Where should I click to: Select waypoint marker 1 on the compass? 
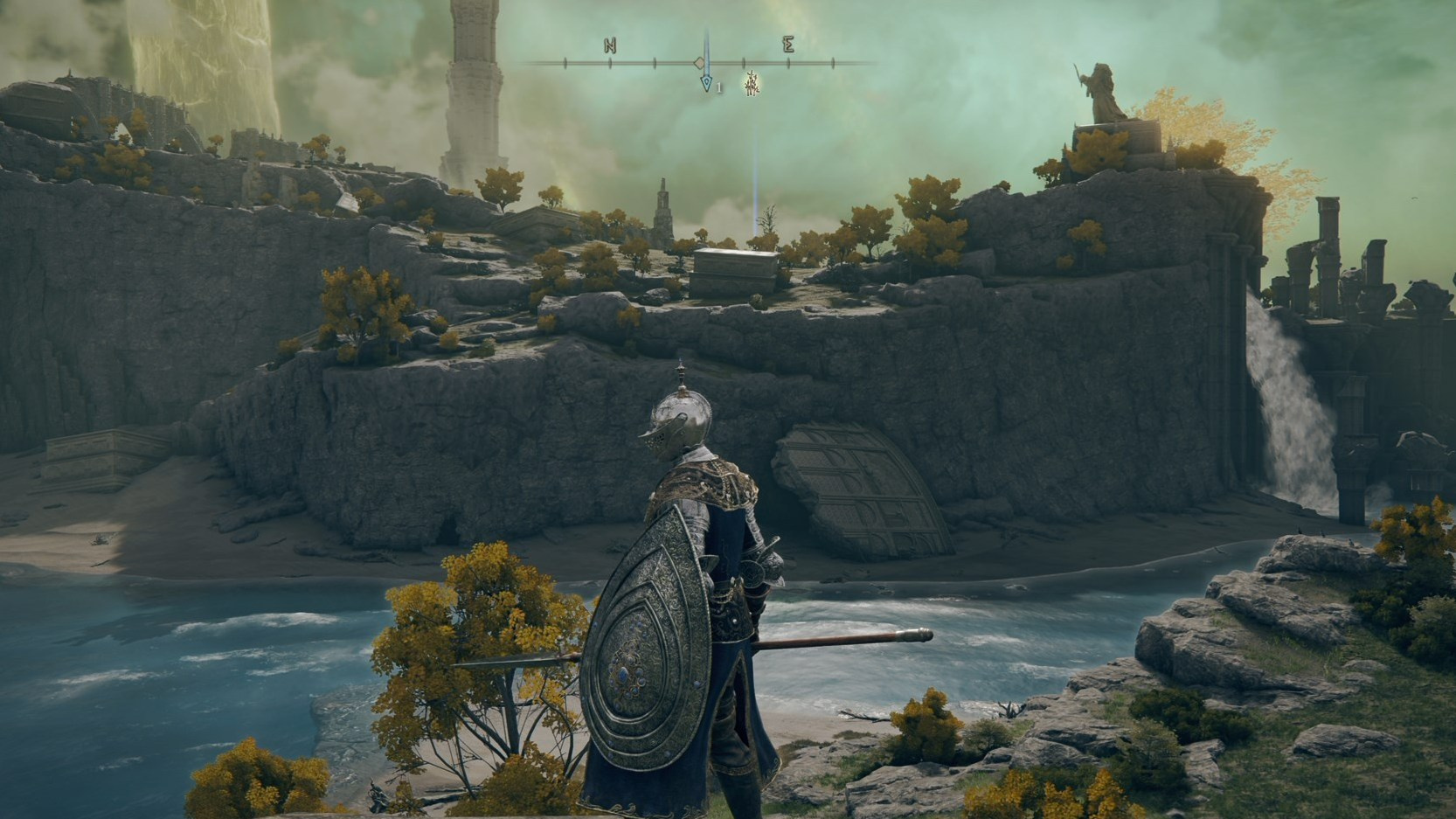tap(705, 83)
